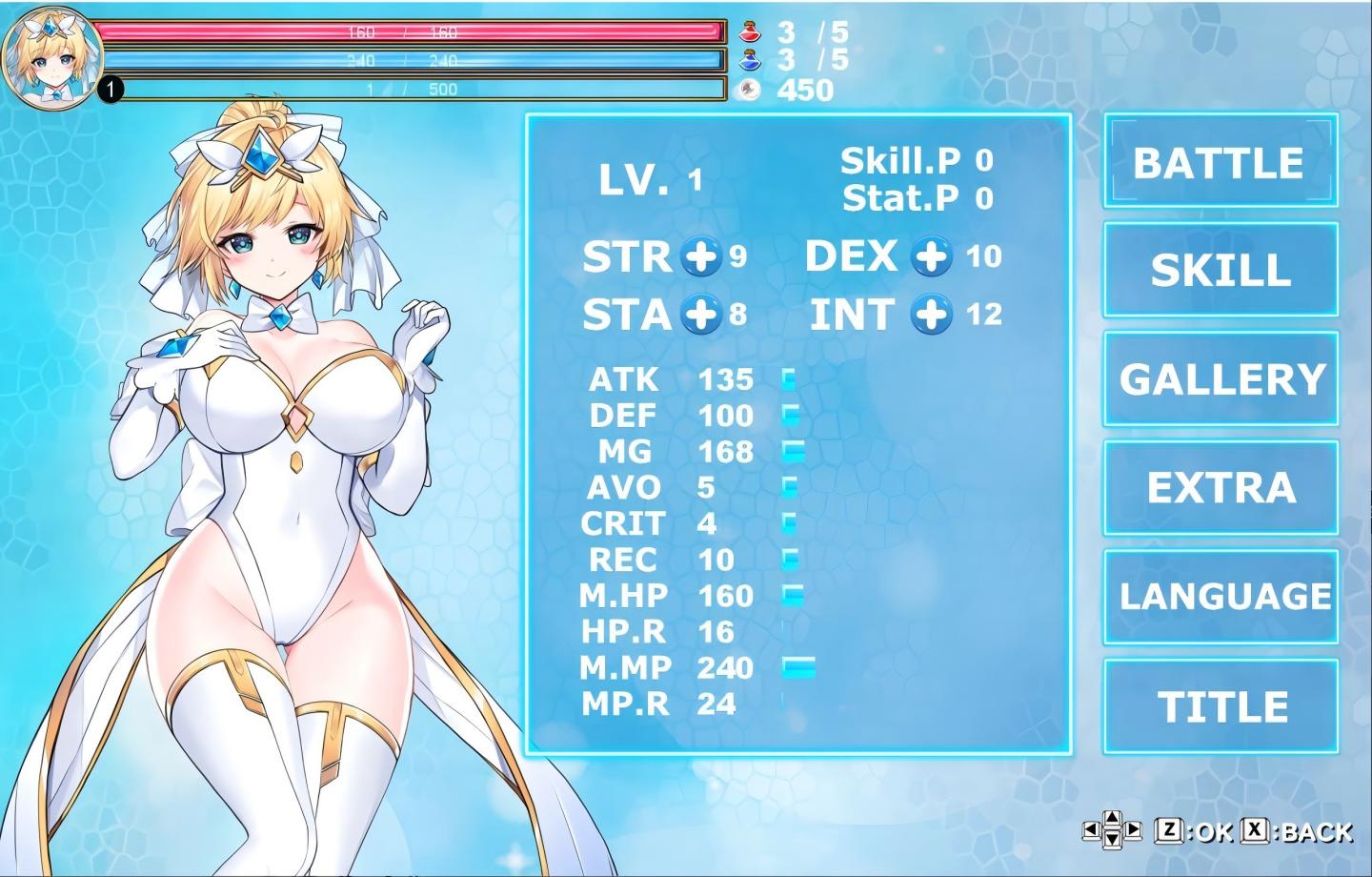Click the left arrow navigation icon

1092,827
